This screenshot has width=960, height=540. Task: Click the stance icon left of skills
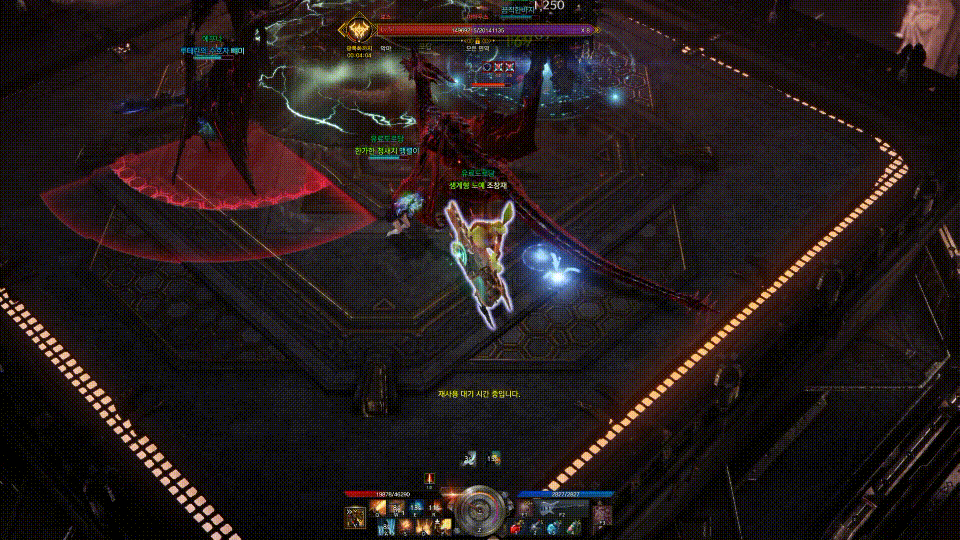356,517
